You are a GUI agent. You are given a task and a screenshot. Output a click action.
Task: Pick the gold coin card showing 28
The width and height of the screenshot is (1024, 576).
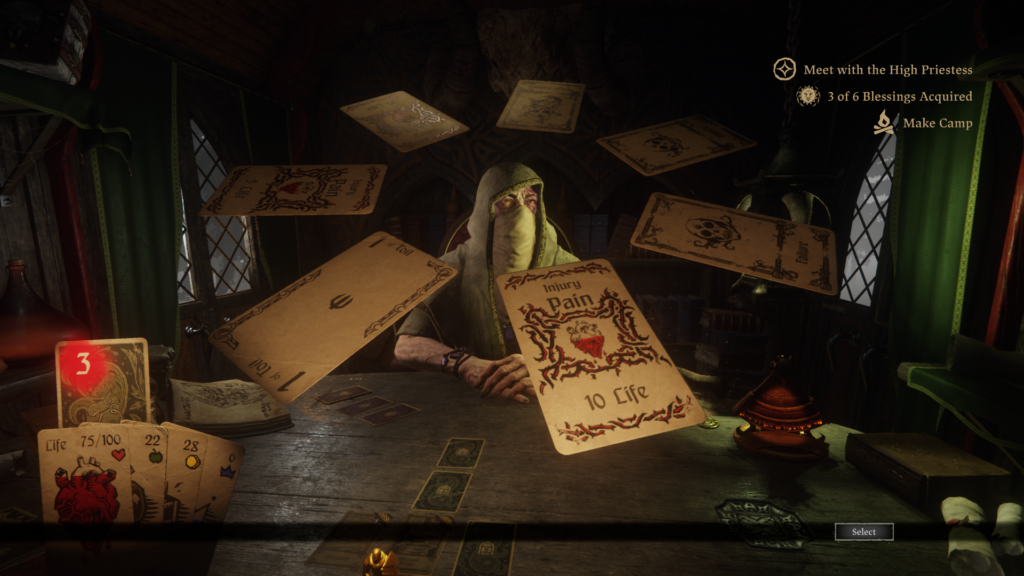pyautogui.click(x=190, y=470)
